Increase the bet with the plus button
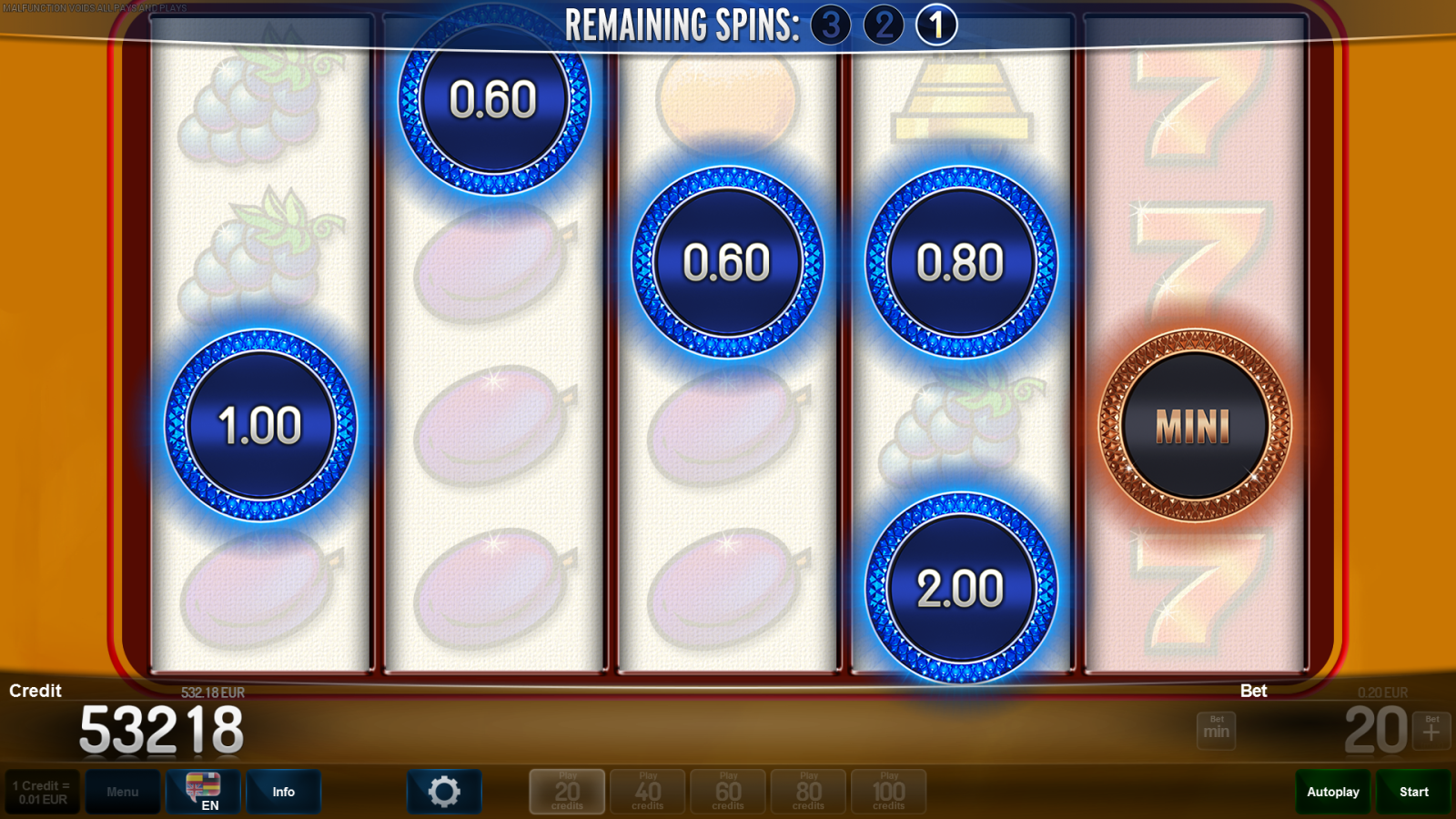The height and width of the screenshot is (819, 1456). 1431,730
